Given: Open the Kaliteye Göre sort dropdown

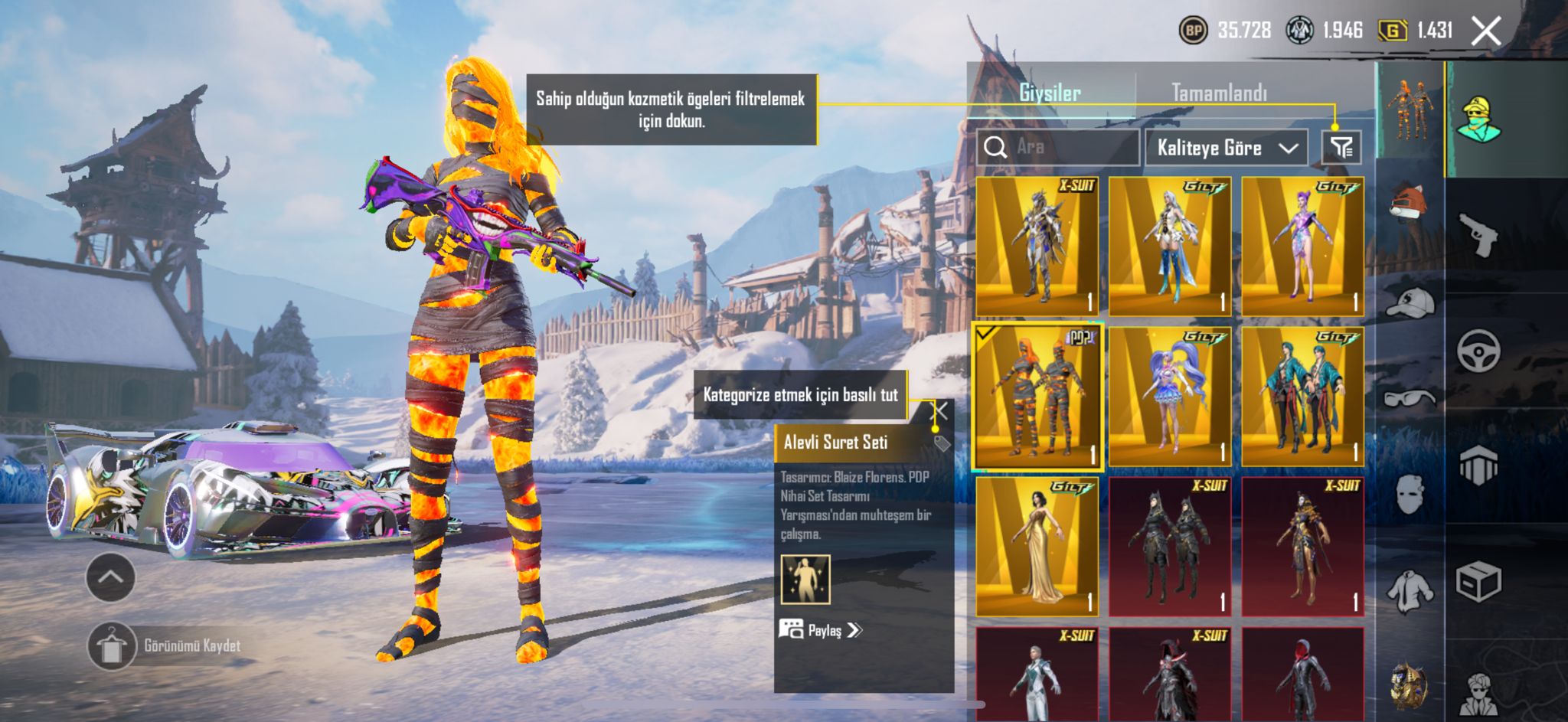Looking at the screenshot, I should point(1226,148).
